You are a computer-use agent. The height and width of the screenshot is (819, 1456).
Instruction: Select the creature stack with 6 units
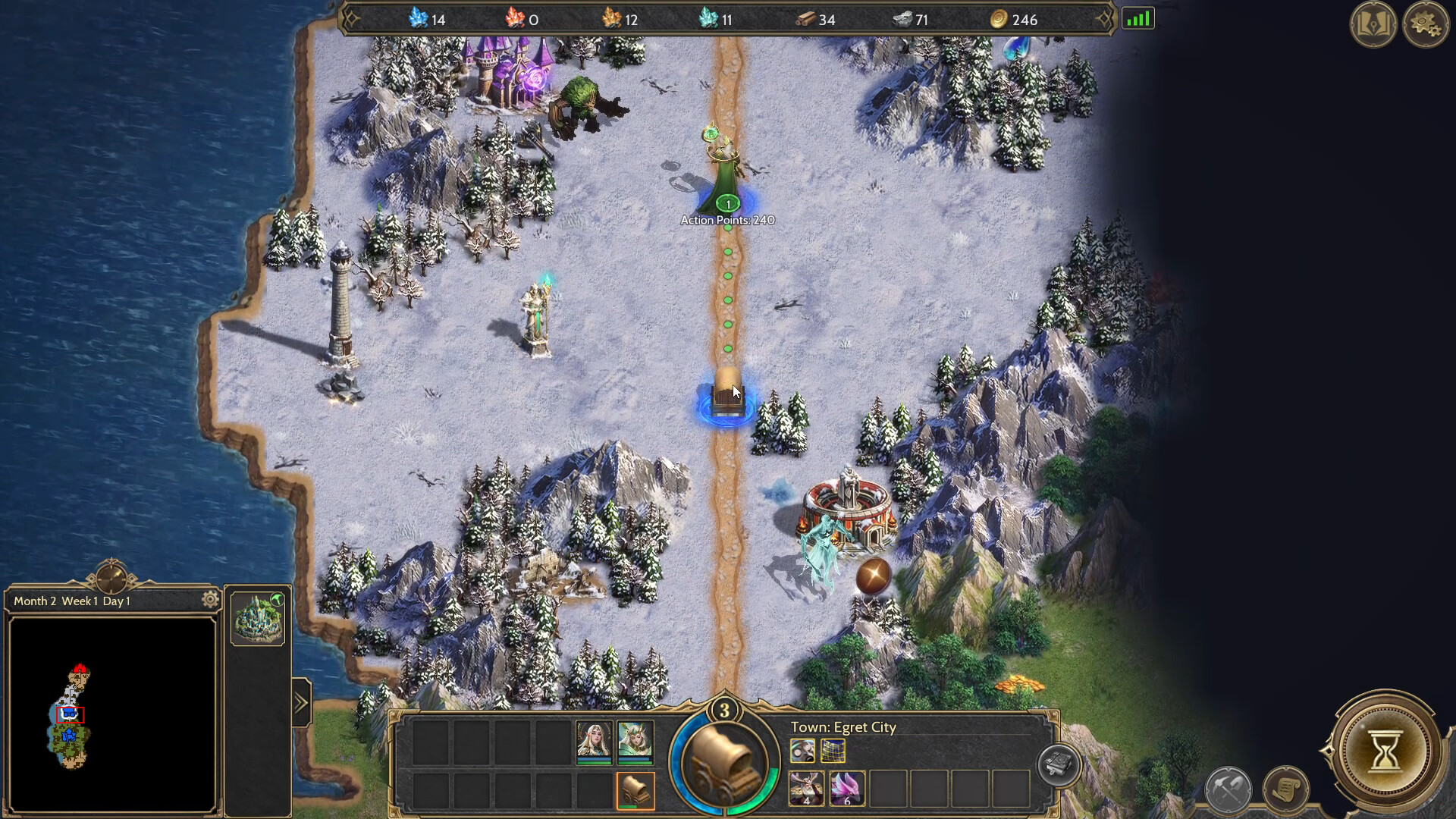(x=848, y=789)
